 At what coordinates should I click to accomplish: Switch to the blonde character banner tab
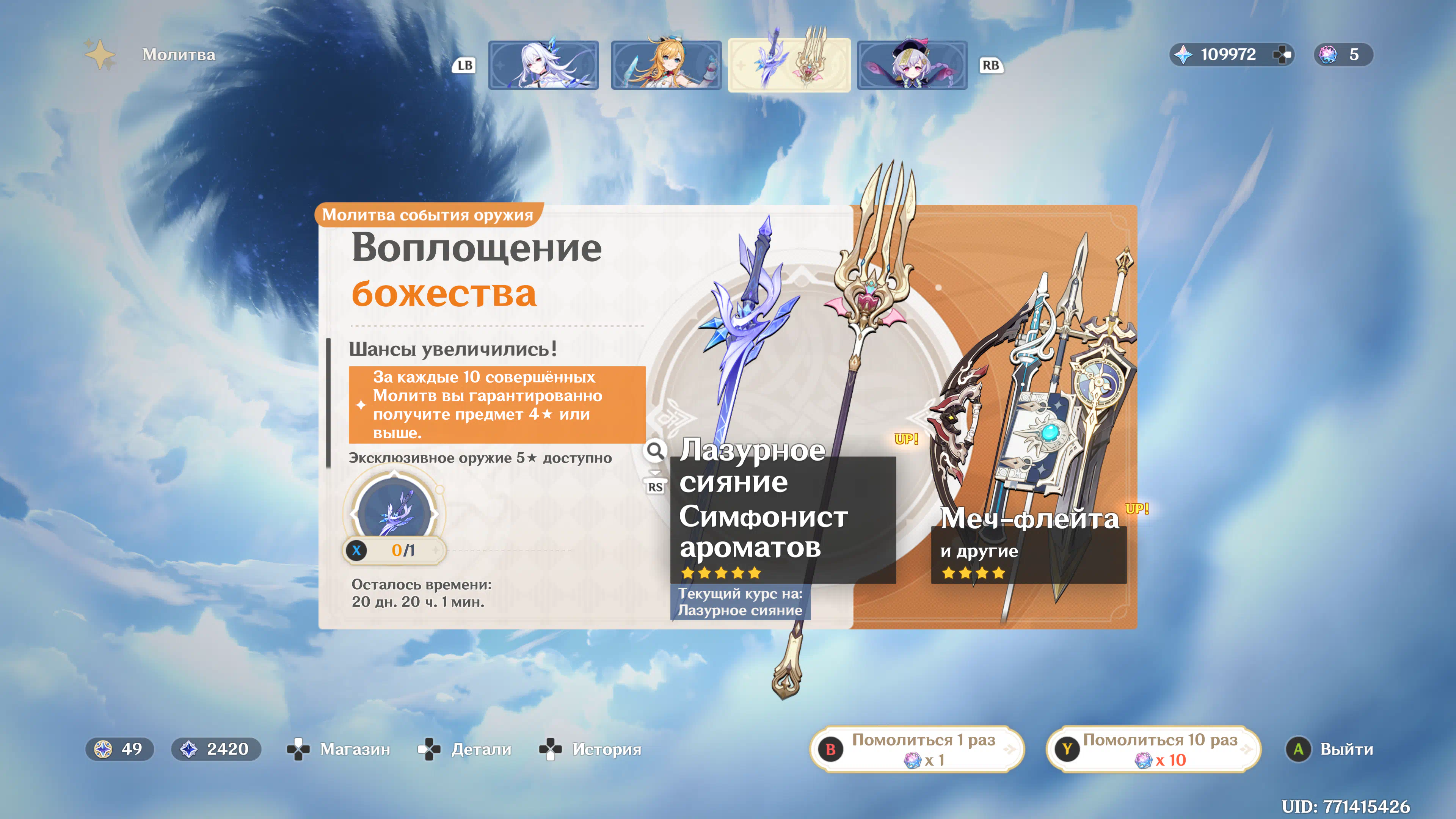(666, 65)
